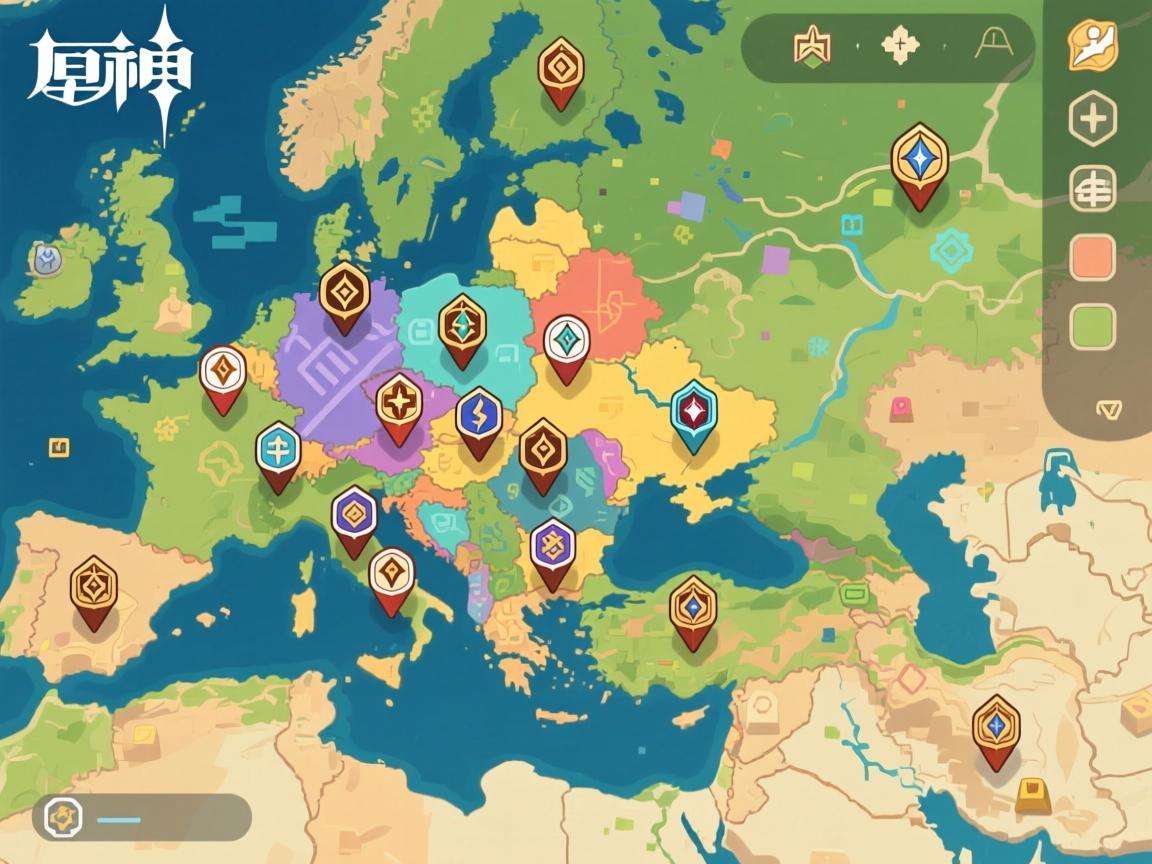Click the crown emblem icon in top bar
The height and width of the screenshot is (864, 1152).
coord(812,46)
